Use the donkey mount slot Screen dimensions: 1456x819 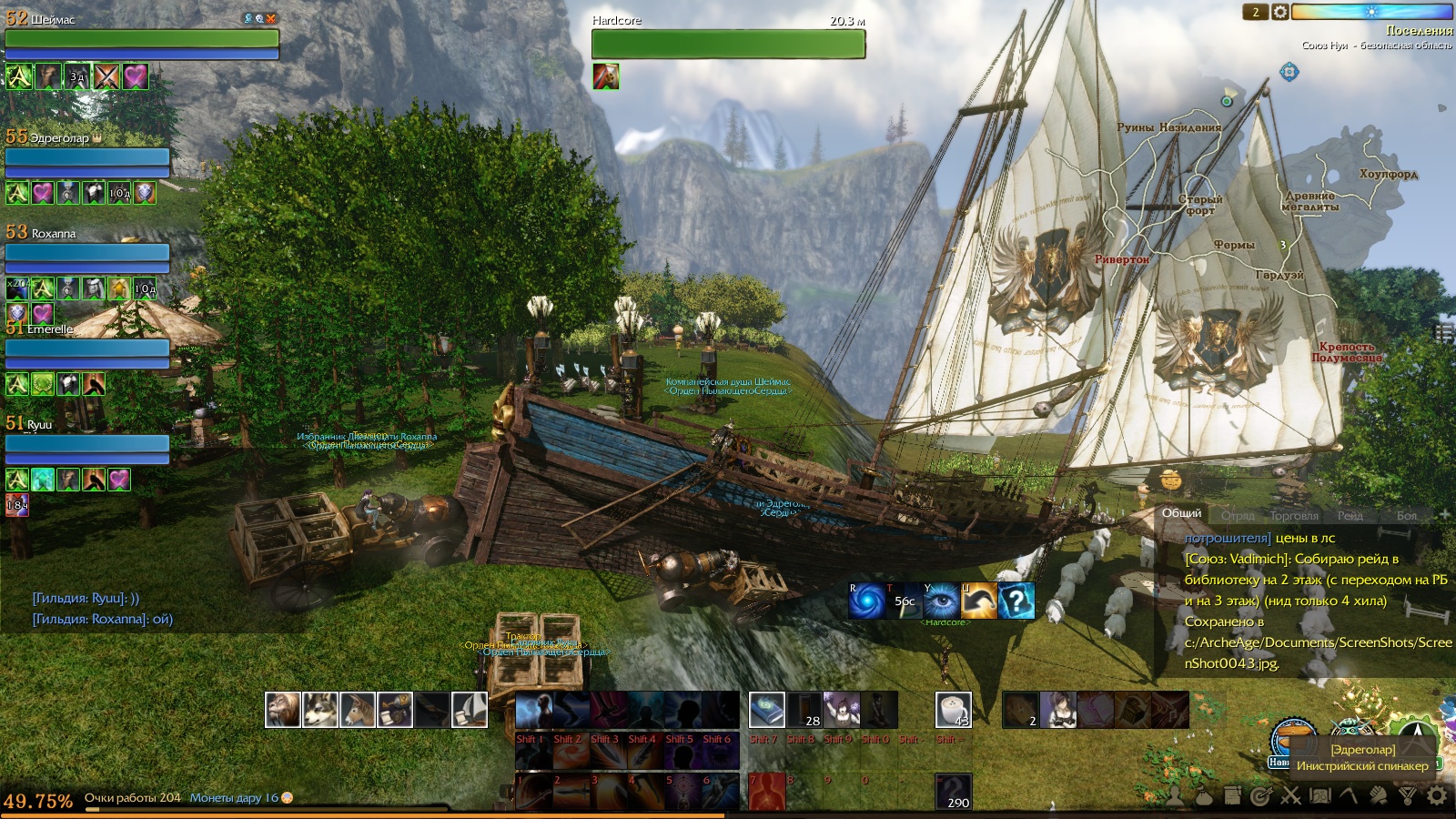click(x=358, y=710)
